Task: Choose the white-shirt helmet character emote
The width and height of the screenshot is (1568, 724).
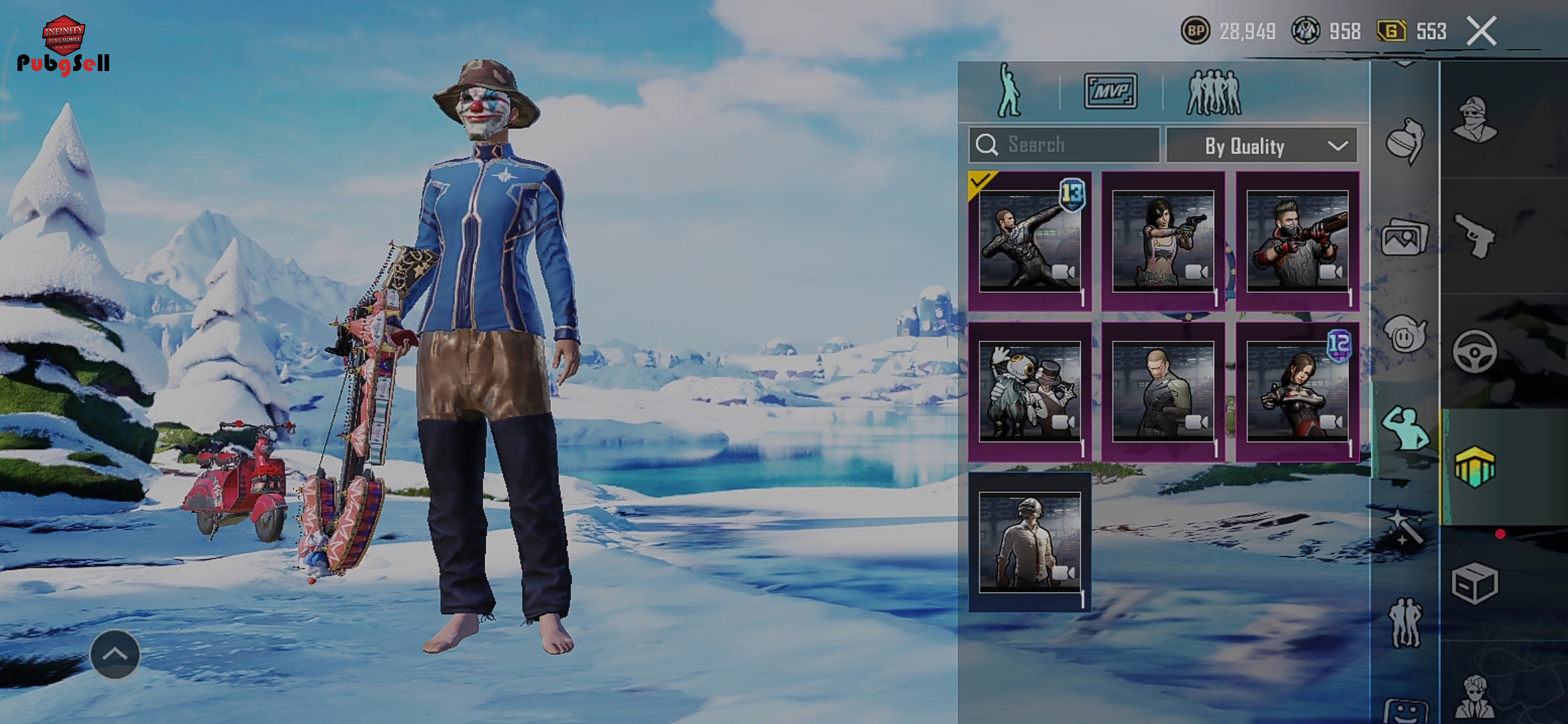Action: click(1030, 542)
